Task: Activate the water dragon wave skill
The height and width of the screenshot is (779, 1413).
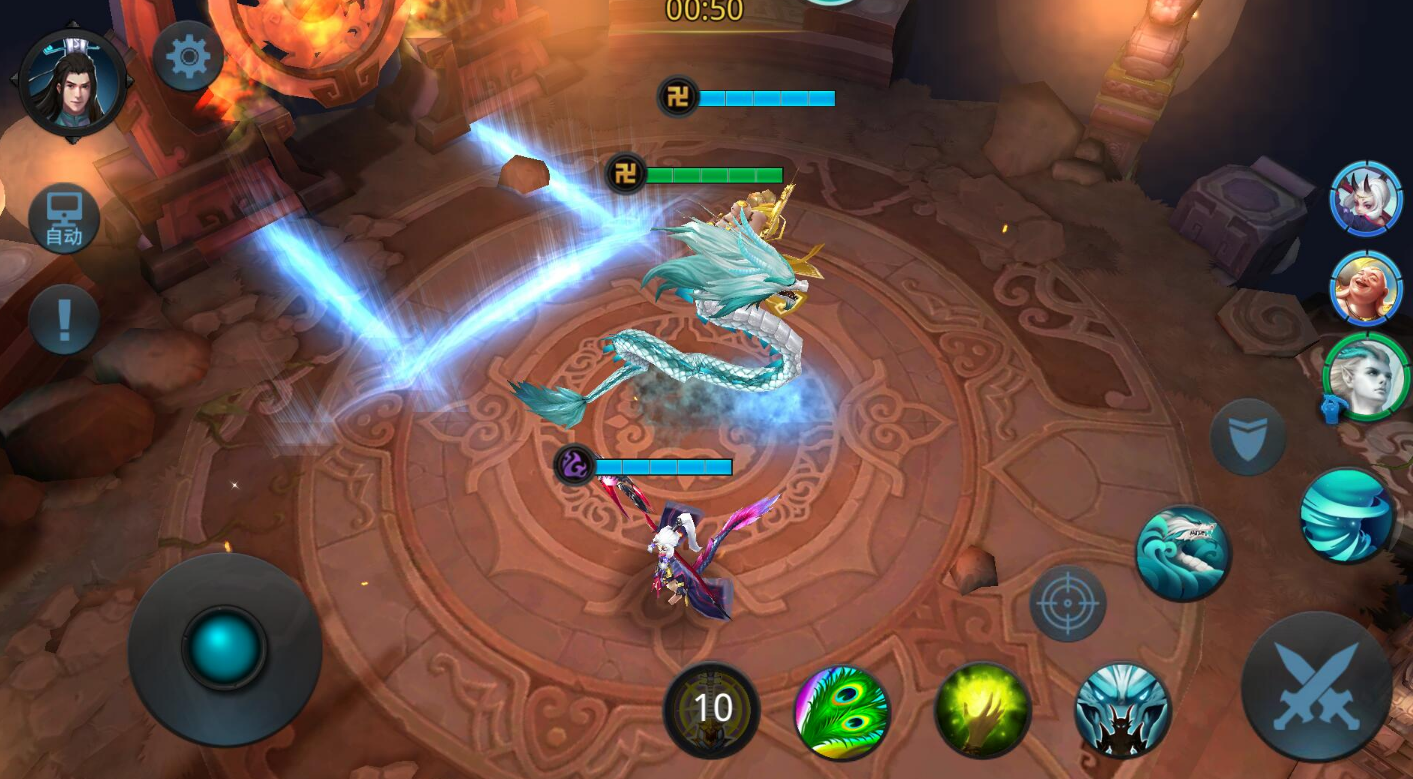Action: tap(1183, 553)
